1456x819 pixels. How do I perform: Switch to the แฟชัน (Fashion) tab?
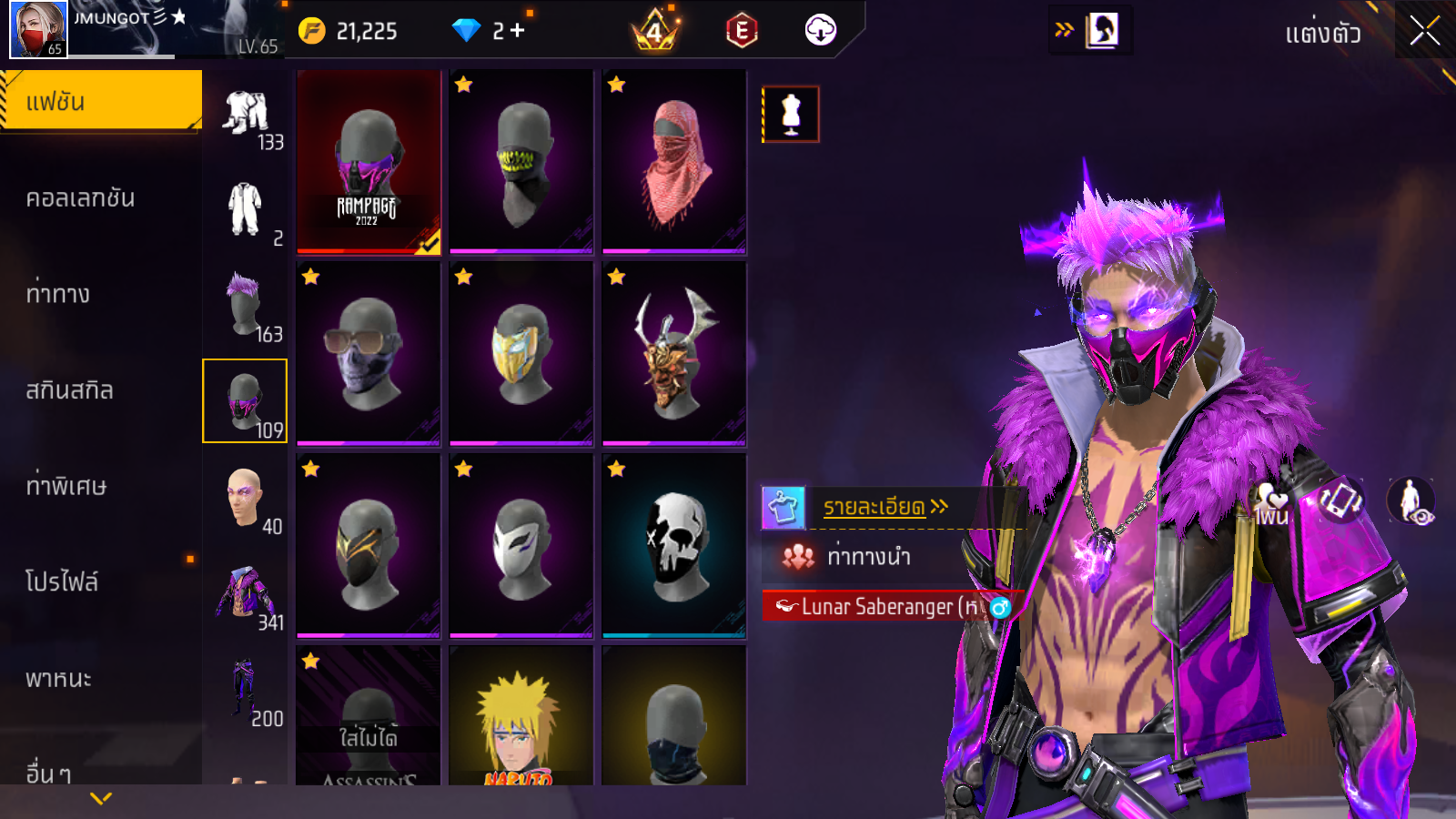[x=100, y=101]
